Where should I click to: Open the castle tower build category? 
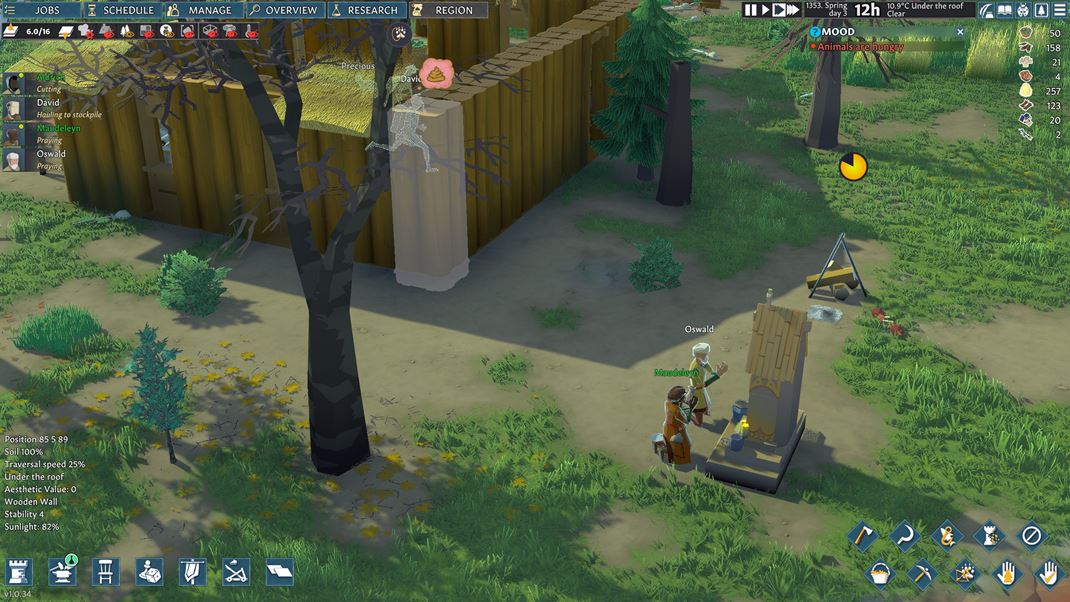pos(19,571)
